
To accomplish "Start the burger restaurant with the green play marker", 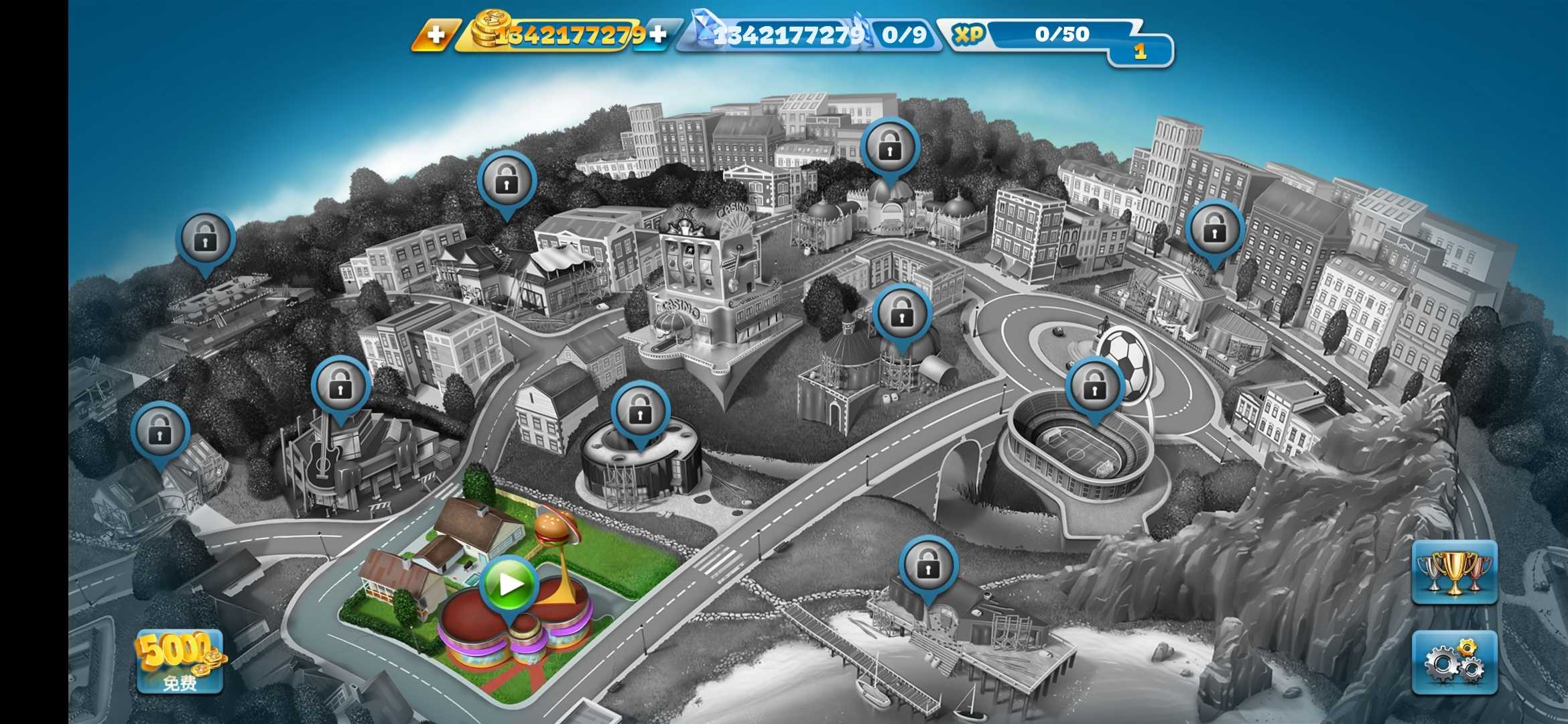I will (509, 585).
